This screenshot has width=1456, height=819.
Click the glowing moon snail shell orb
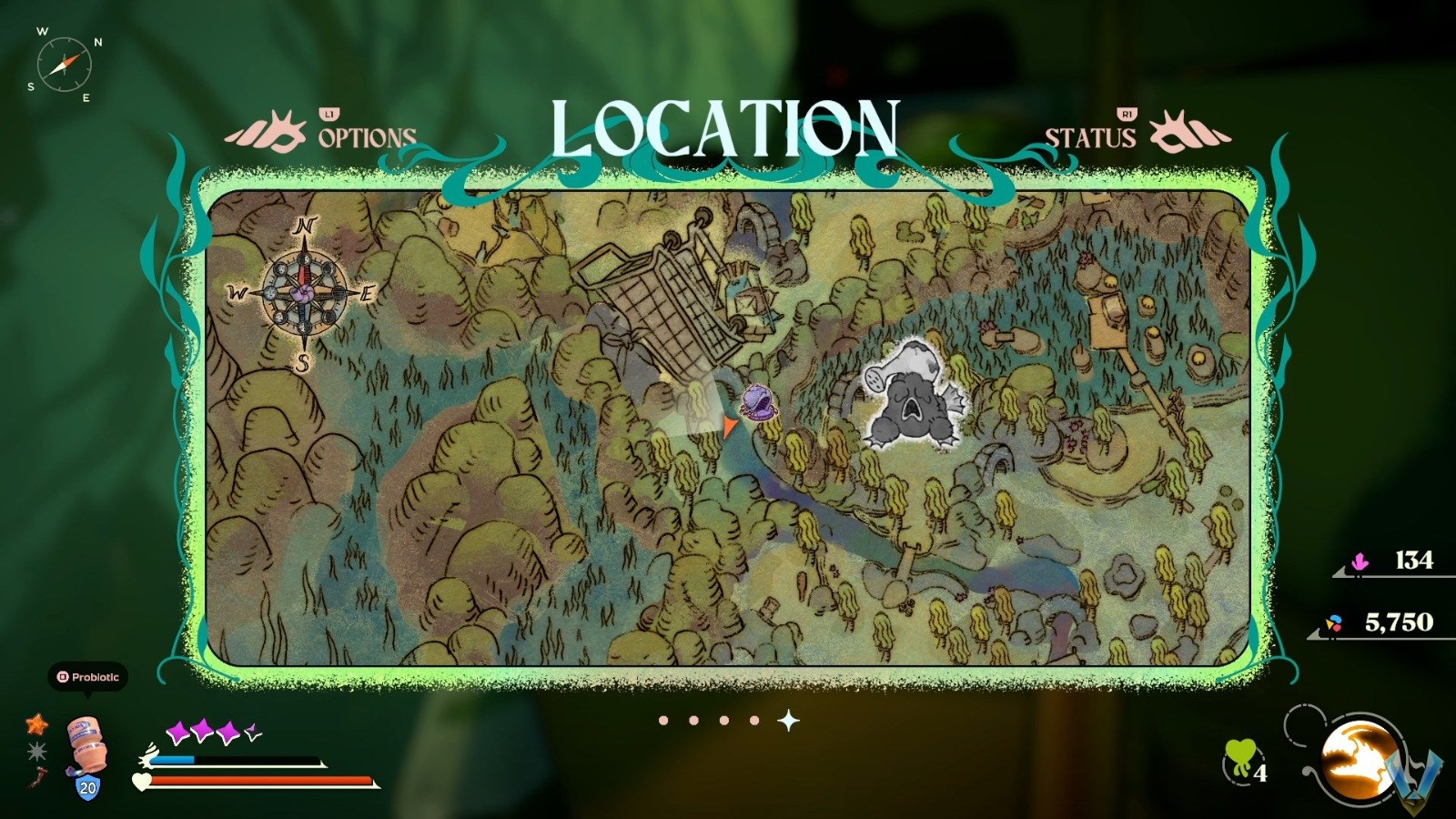[1357, 758]
